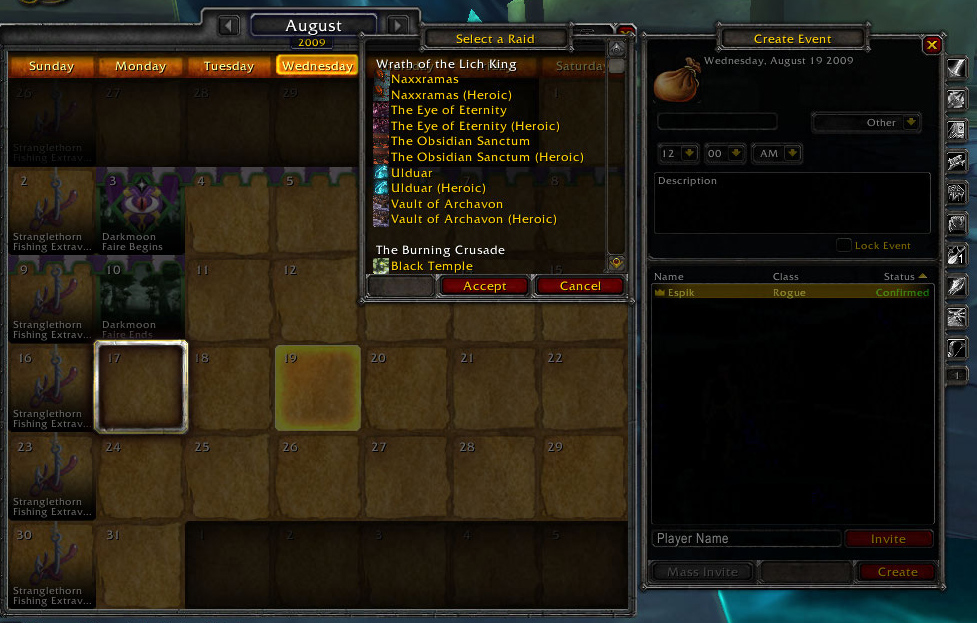Advance to next month arrow
The height and width of the screenshot is (623, 977).
coord(398,26)
